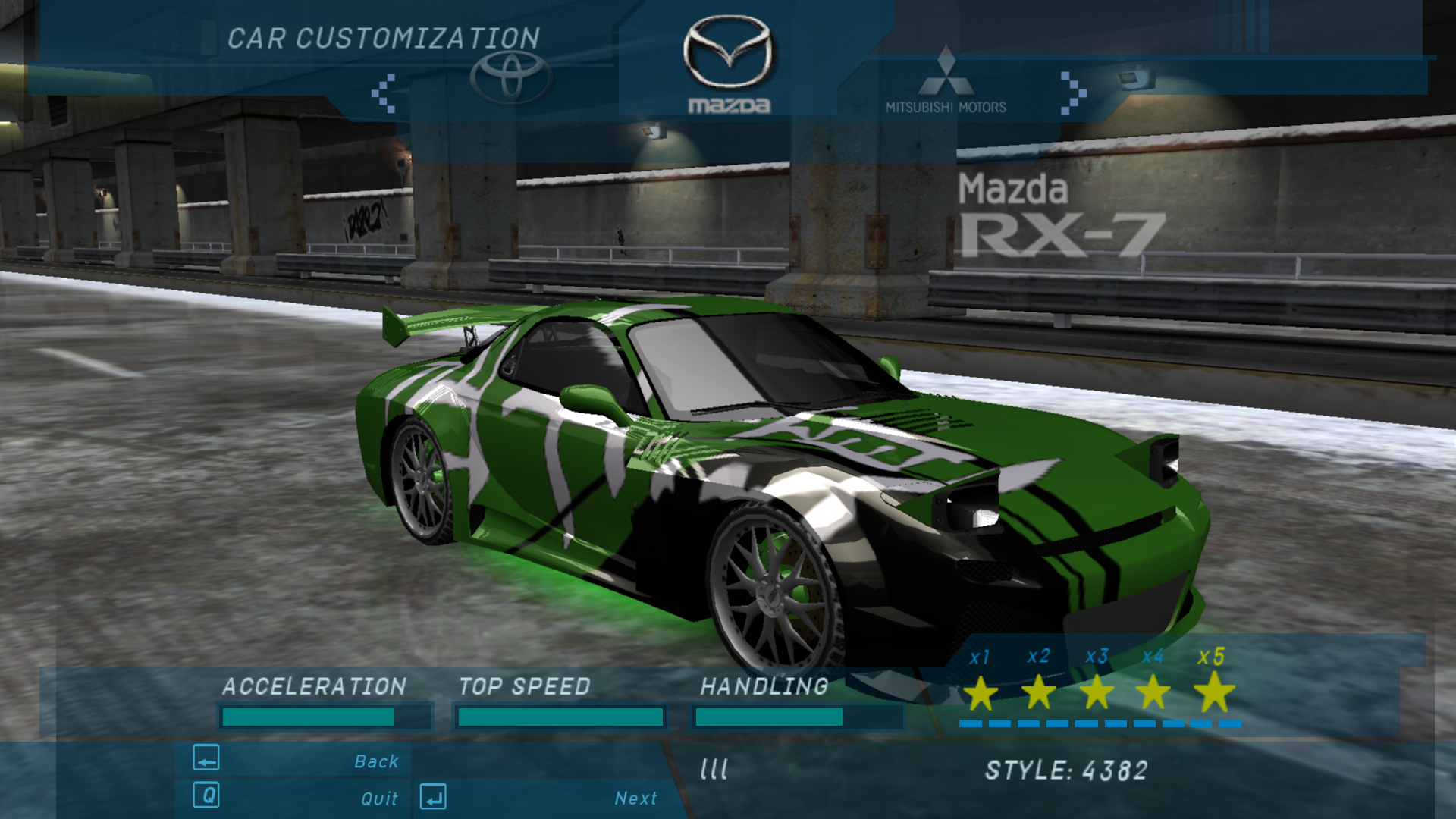Switch to the Mitsubishi Motors brand
Viewport: 1456px width, 819px height.
[946, 80]
